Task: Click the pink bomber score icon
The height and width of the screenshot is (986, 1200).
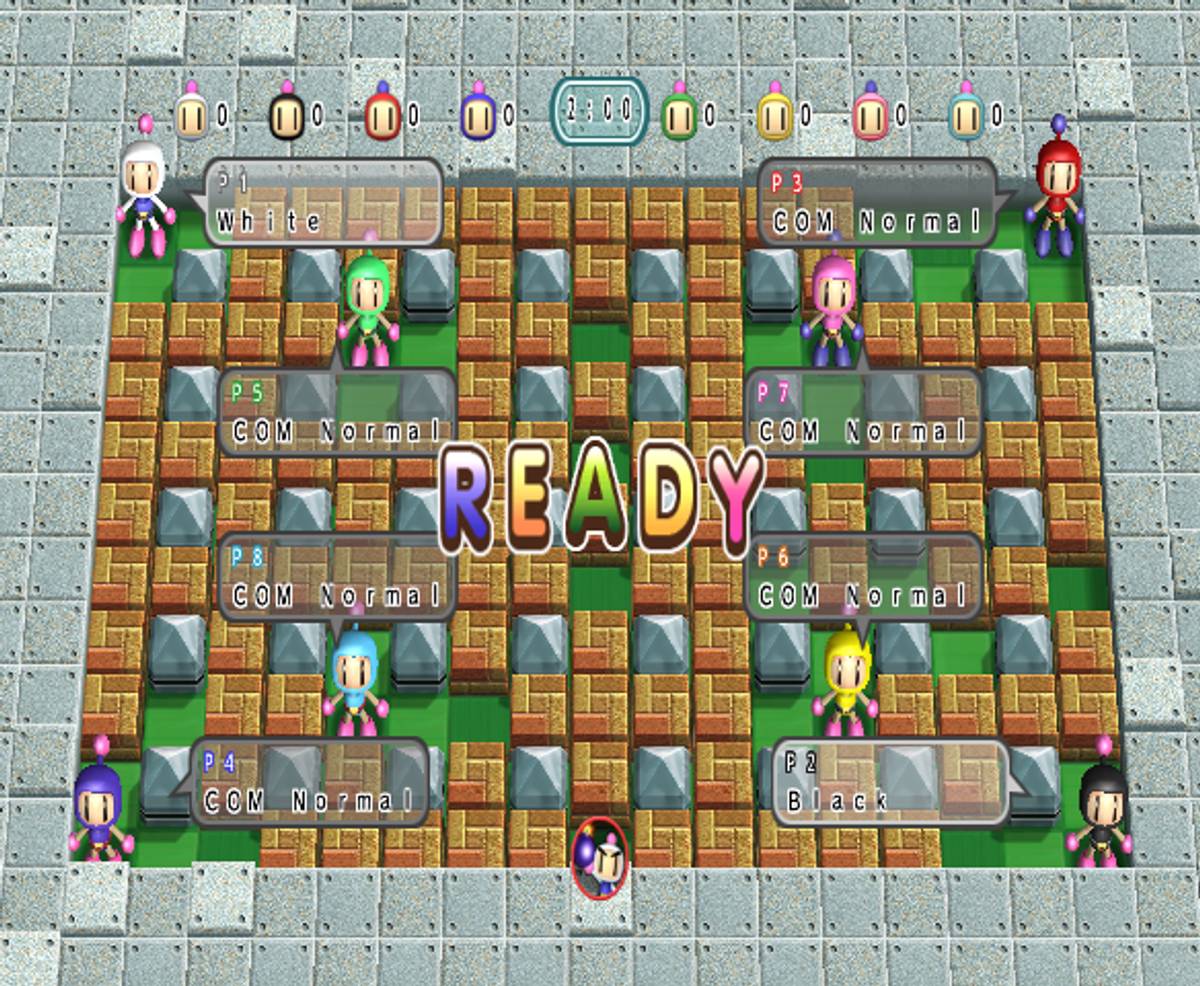Action: pyautogui.click(x=870, y=115)
